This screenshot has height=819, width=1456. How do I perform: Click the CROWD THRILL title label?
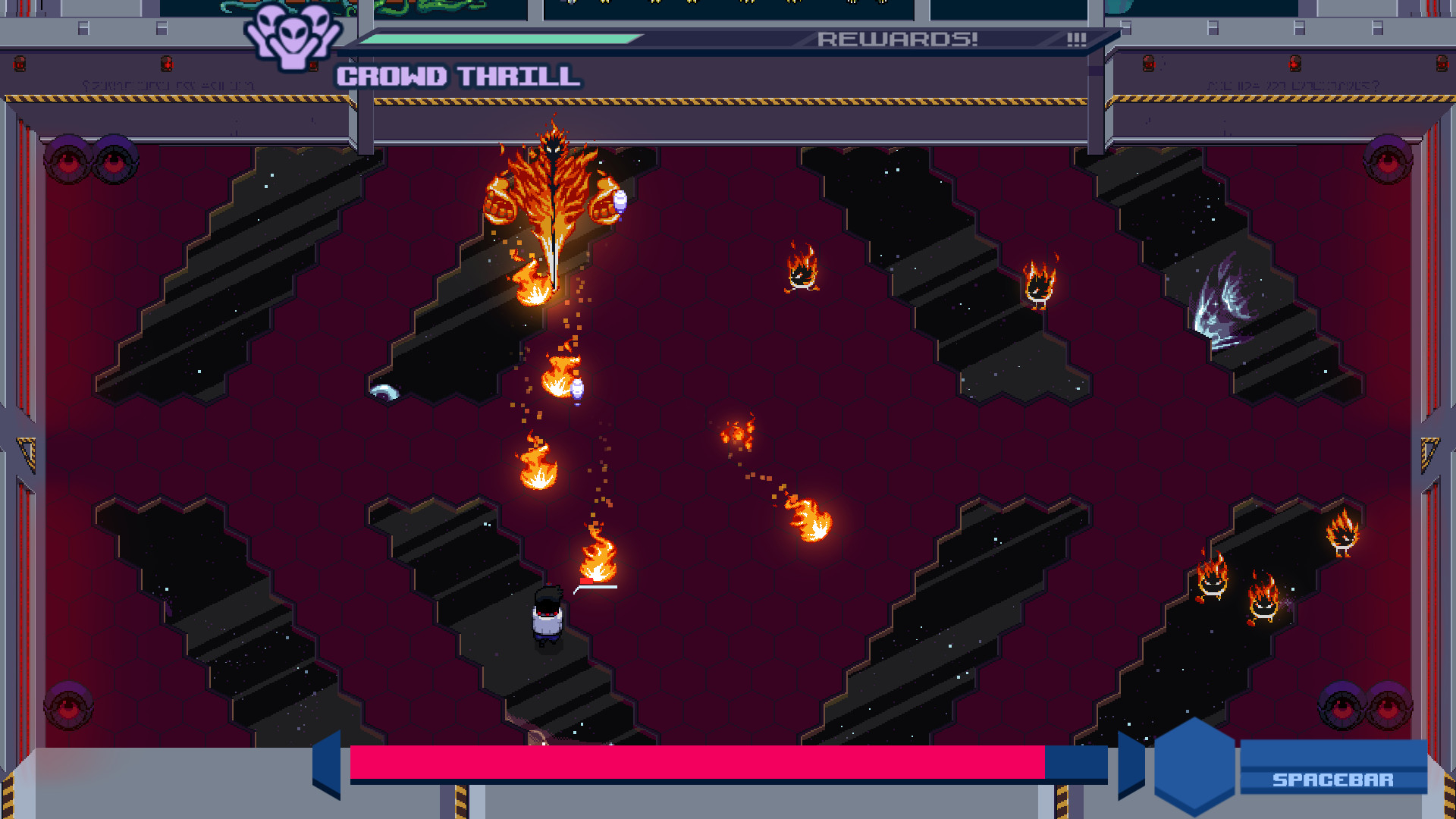tap(459, 75)
